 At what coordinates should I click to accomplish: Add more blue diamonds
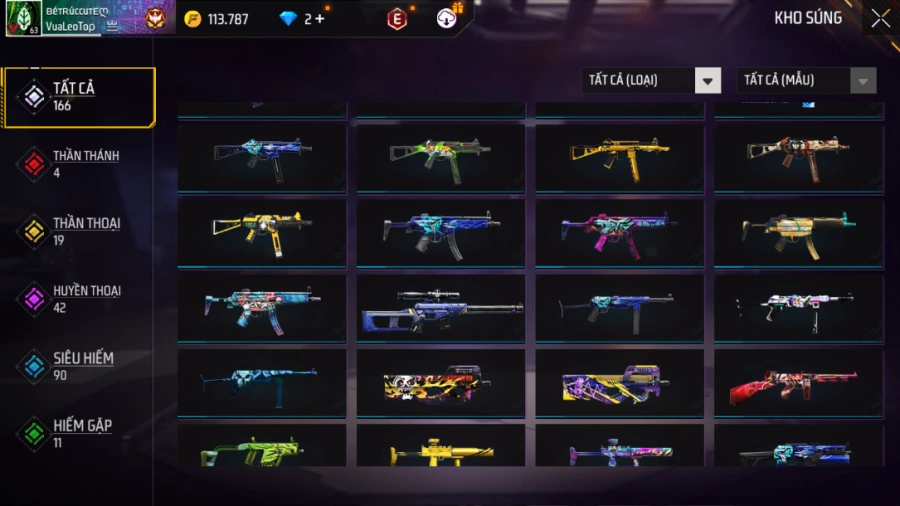[320, 19]
